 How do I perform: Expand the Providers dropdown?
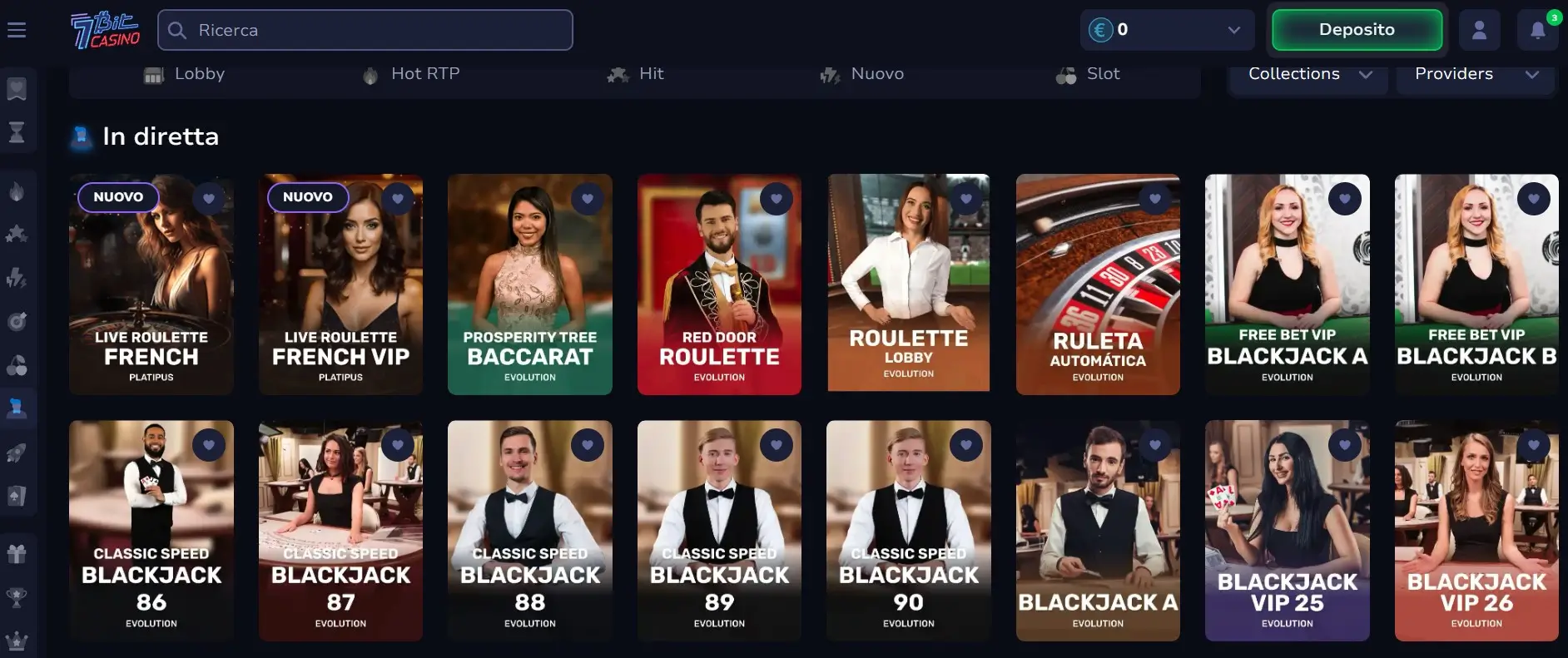pos(1476,74)
